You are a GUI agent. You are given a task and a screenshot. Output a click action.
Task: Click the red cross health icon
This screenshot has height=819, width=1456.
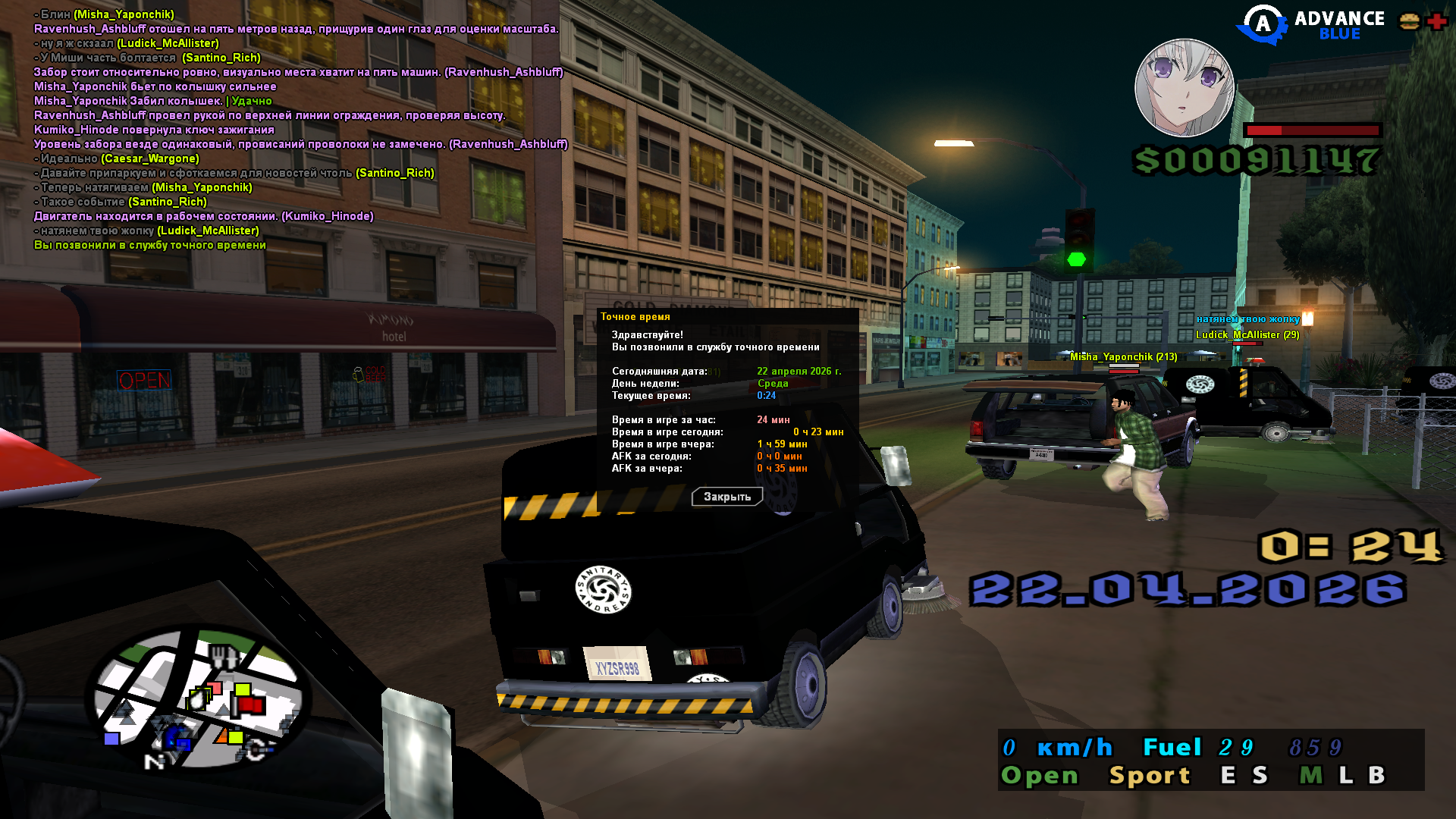[1436, 21]
